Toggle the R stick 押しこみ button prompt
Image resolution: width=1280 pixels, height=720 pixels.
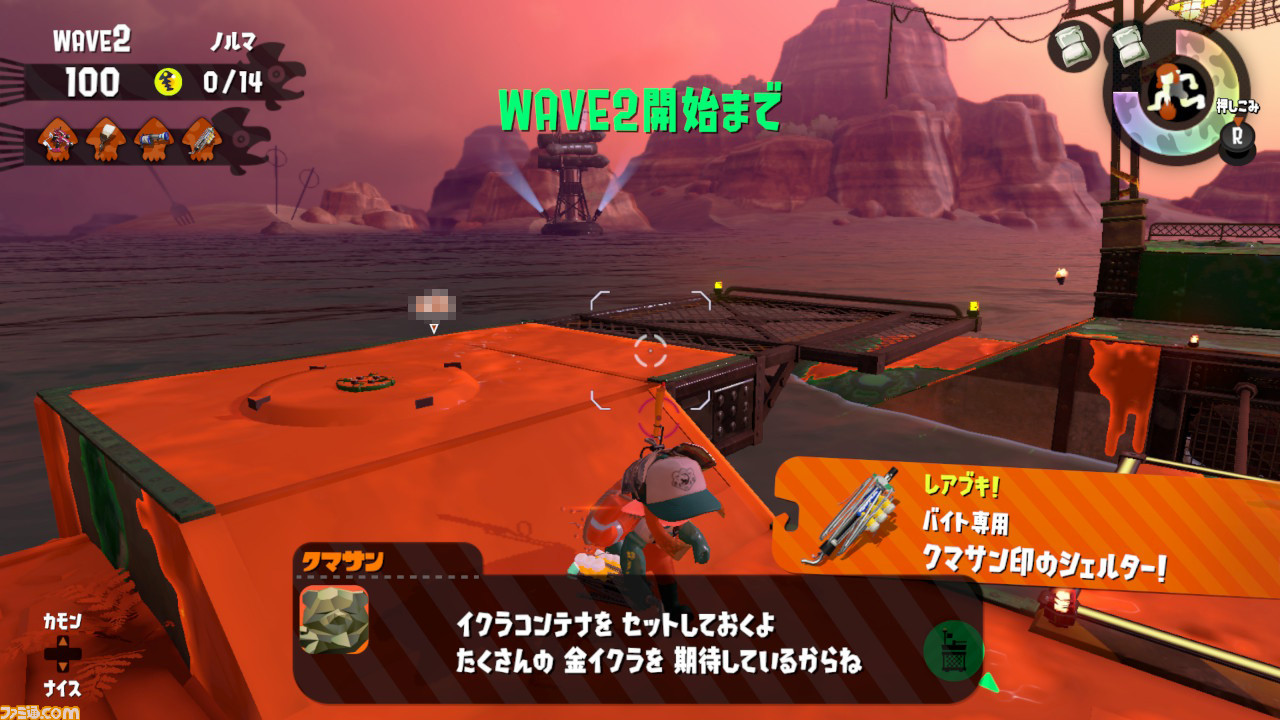tap(1237, 135)
